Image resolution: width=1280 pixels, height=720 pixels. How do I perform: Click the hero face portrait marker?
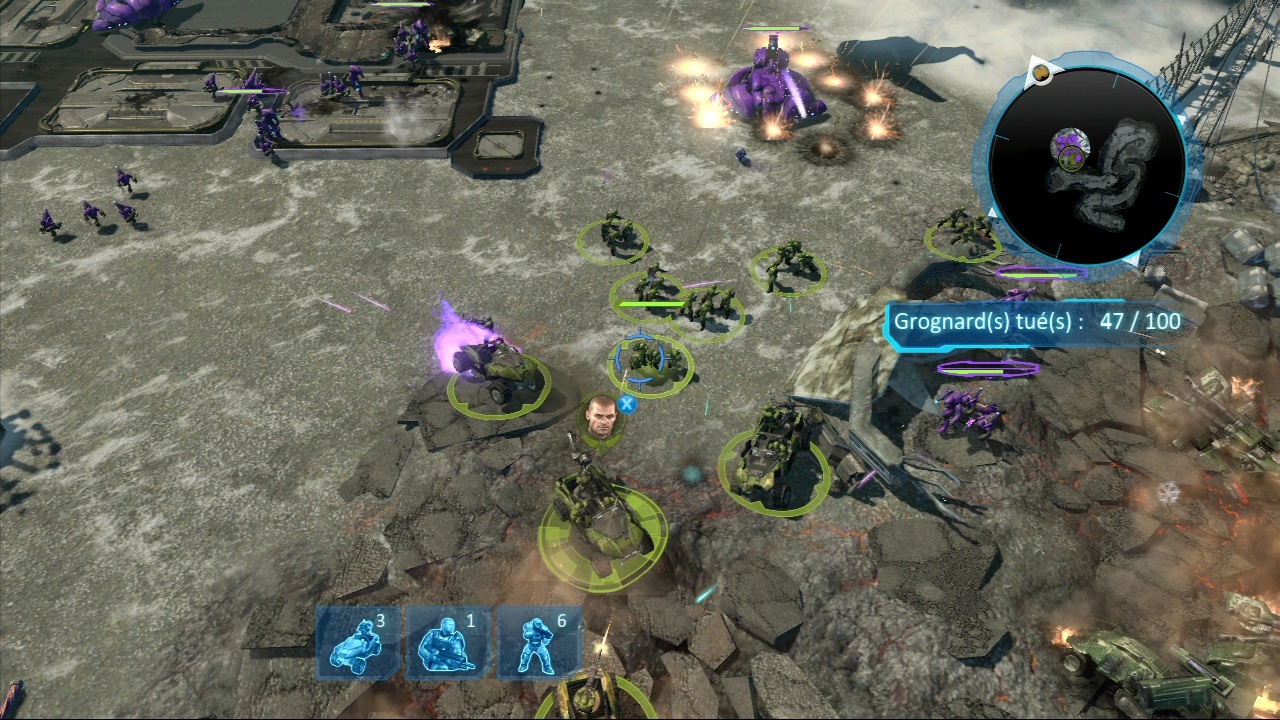[x=603, y=416]
